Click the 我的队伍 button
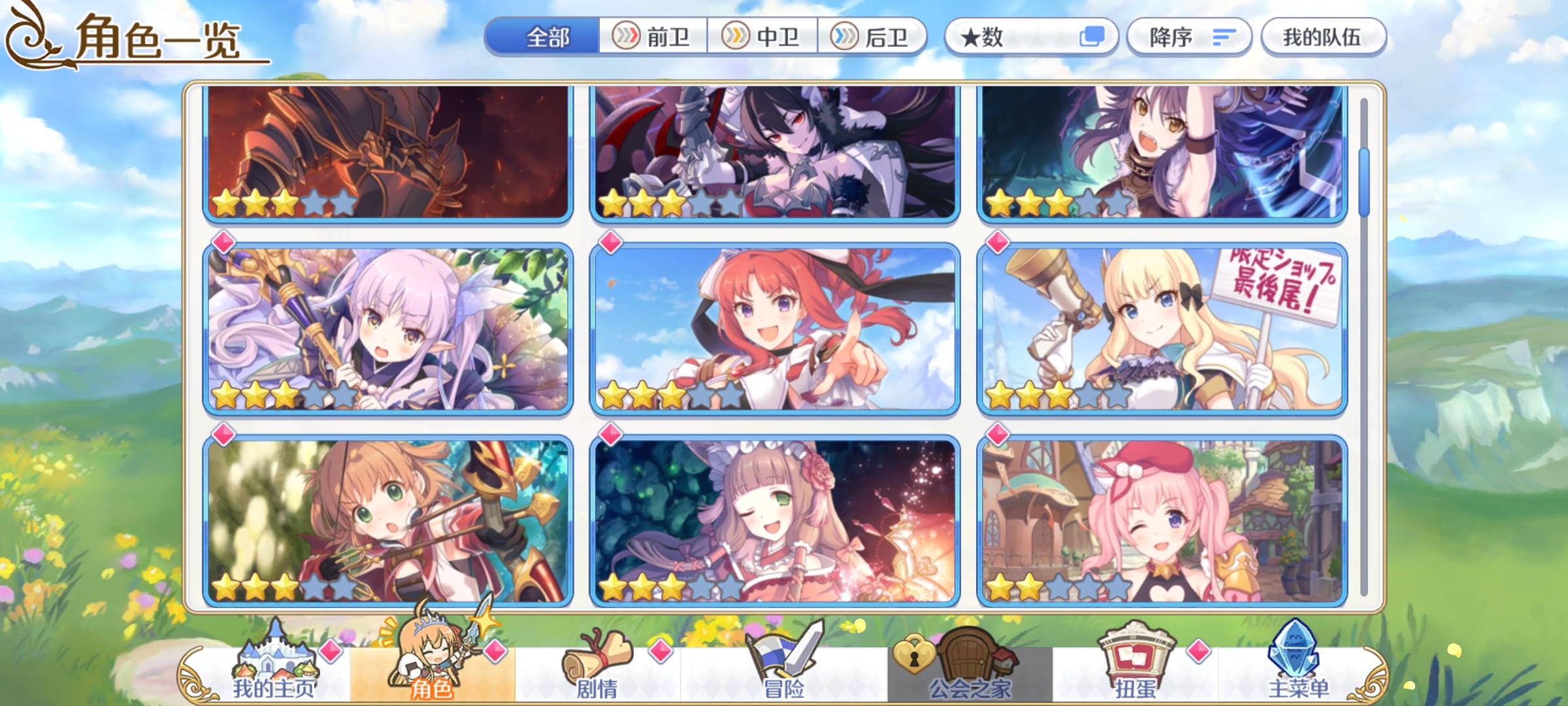1568x706 pixels. pyautogui.click(x=1324, y=37)
